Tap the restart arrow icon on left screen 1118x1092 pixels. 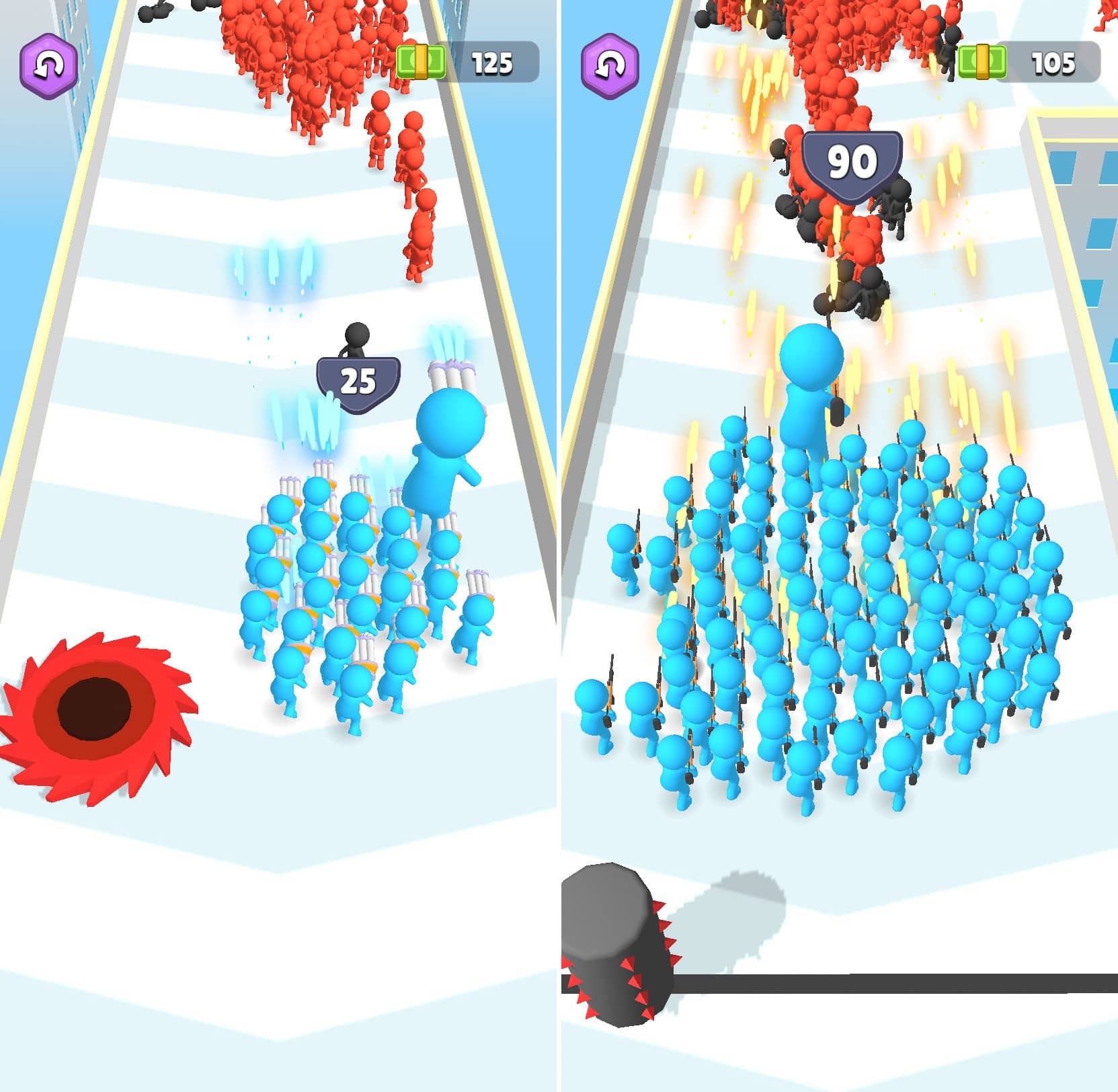coord(47,63)
